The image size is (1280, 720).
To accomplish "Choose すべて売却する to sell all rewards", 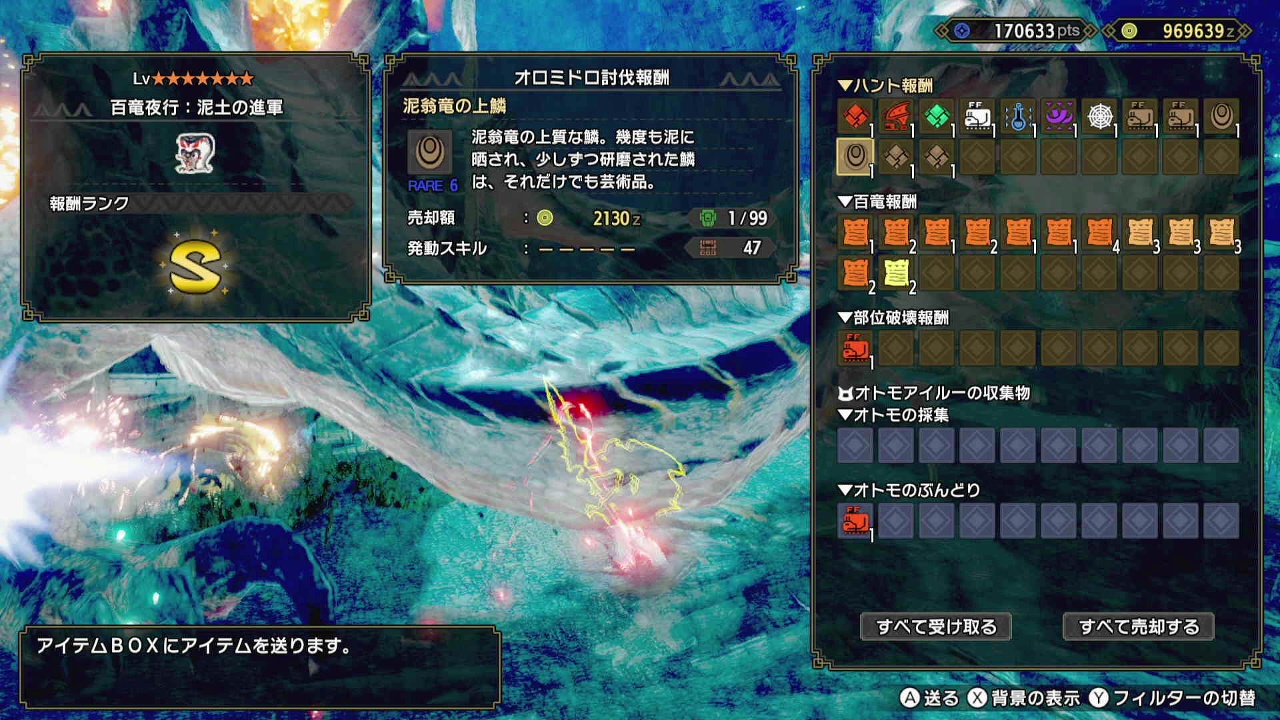I will [x=1138, y=627].
